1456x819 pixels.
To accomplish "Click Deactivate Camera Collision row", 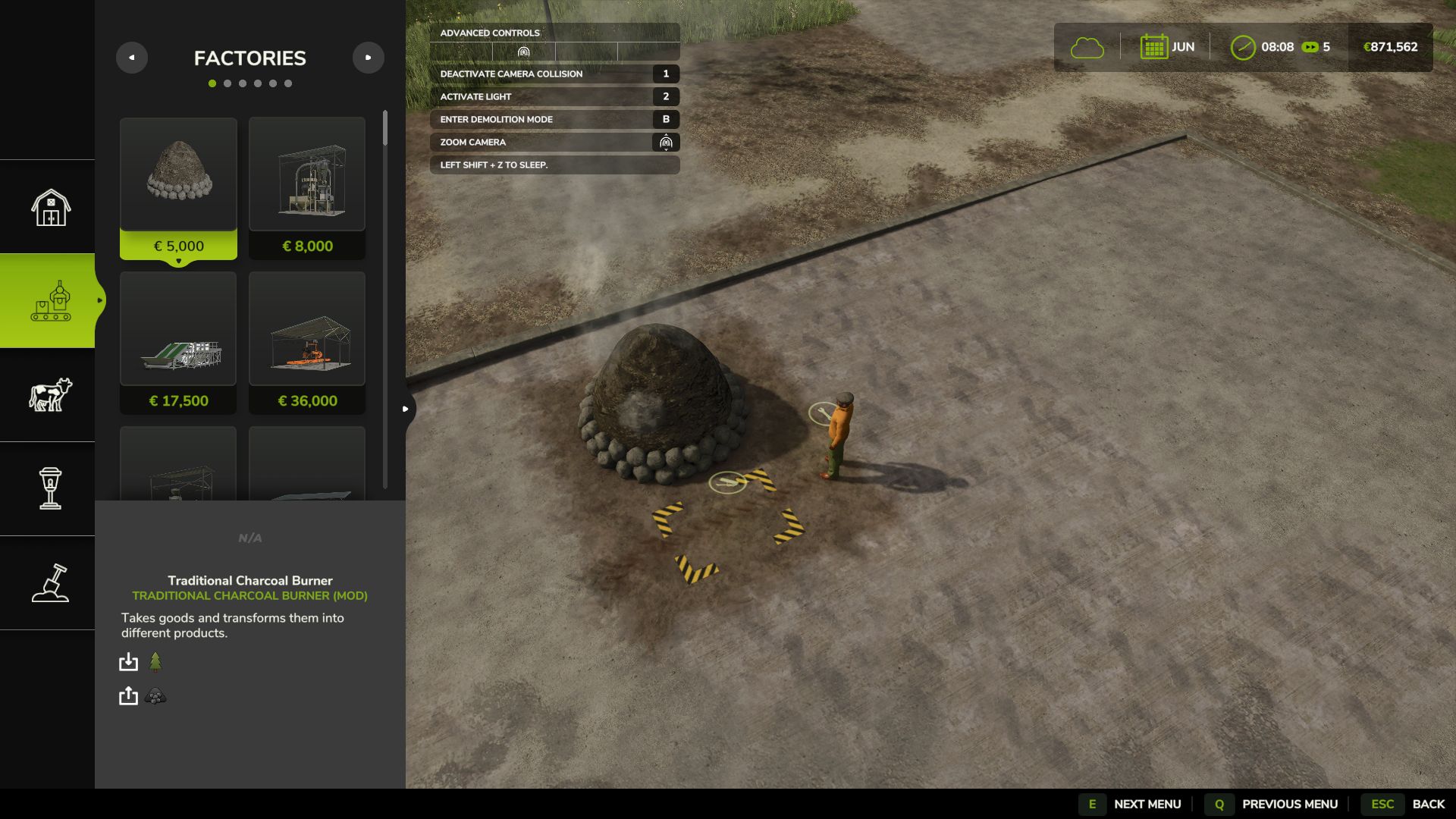I will [554, 74].
